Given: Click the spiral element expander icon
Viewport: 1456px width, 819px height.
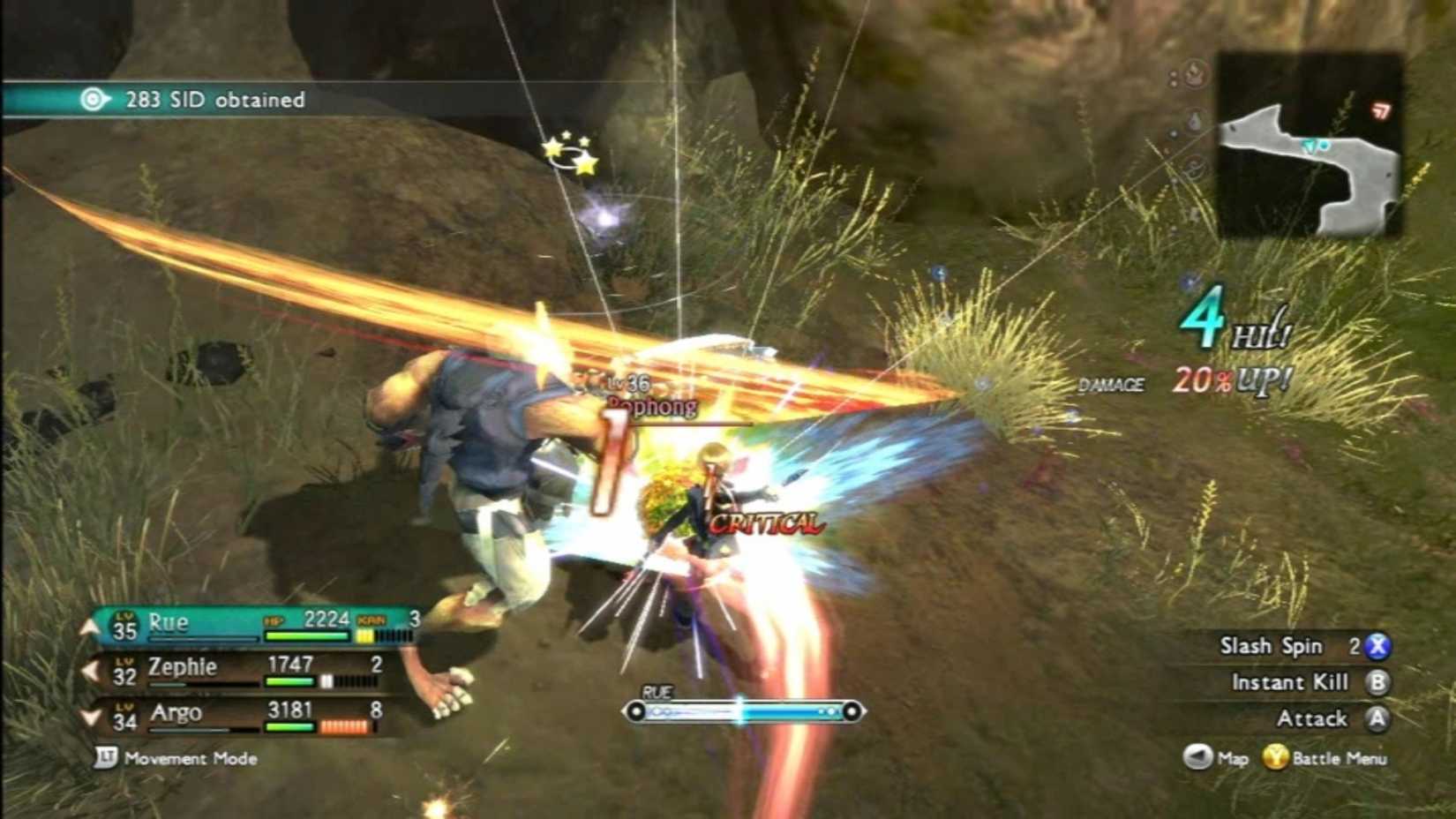Looking at the screenshot, I should coord(1193,165).
